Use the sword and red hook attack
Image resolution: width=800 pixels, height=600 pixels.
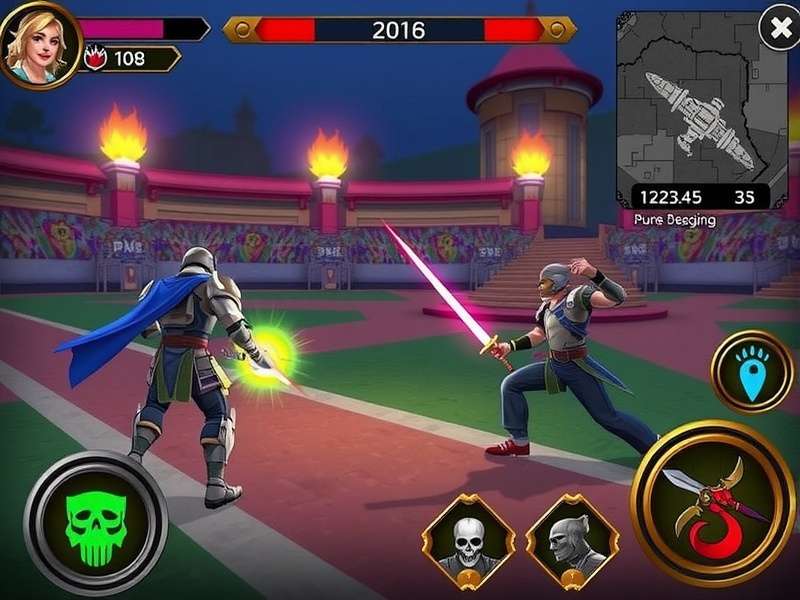click(713, 504)
